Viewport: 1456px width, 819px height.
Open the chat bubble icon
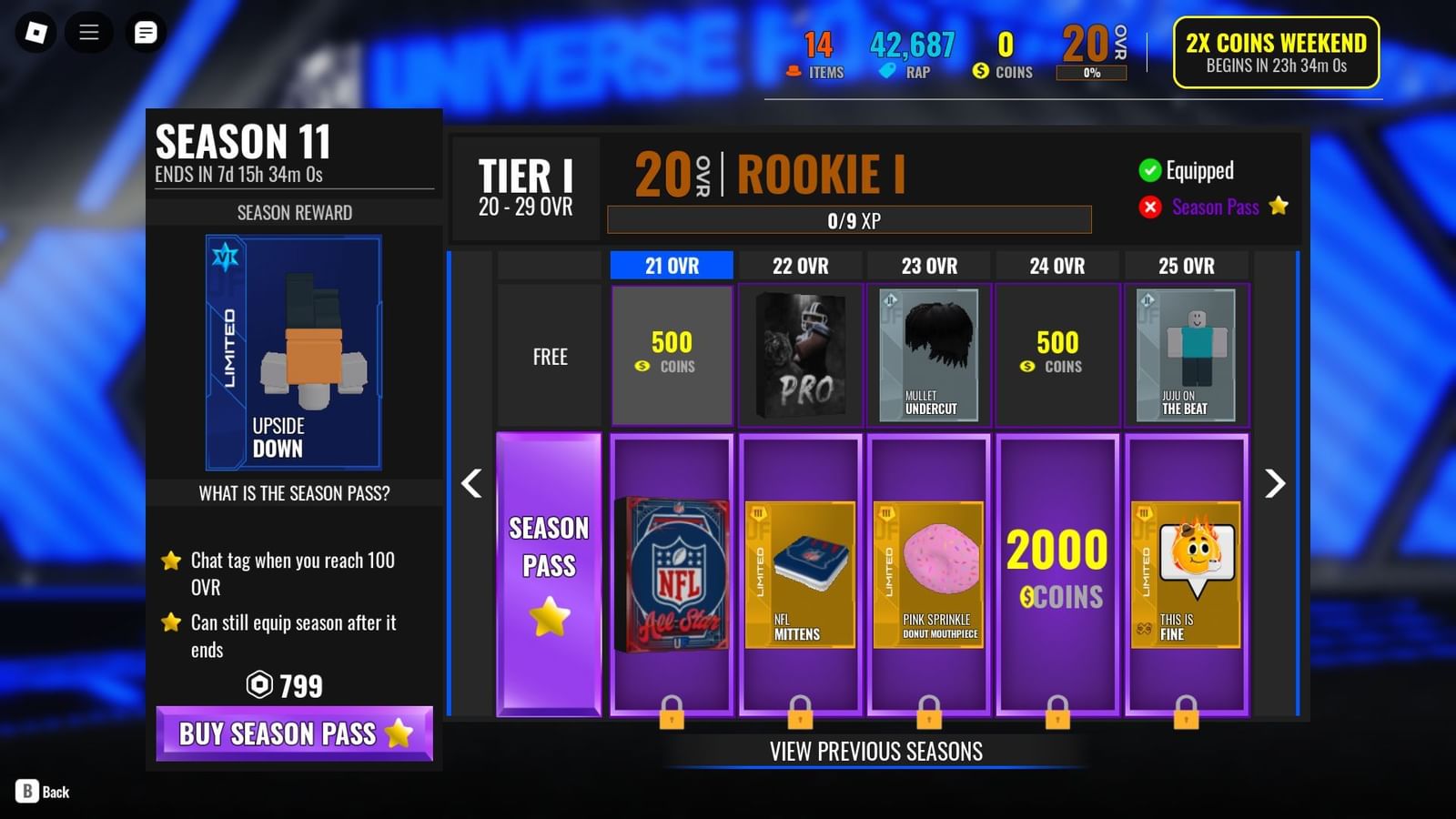pos(146,32)
